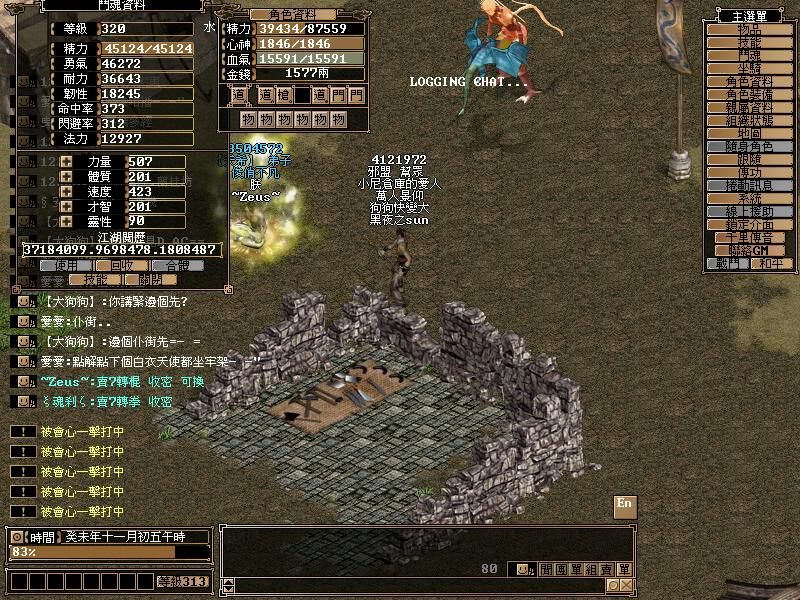The width and height of the screenshot is (800, 600).
Task: Choose 組織狀態 organization status
Action: click(749, 120)
